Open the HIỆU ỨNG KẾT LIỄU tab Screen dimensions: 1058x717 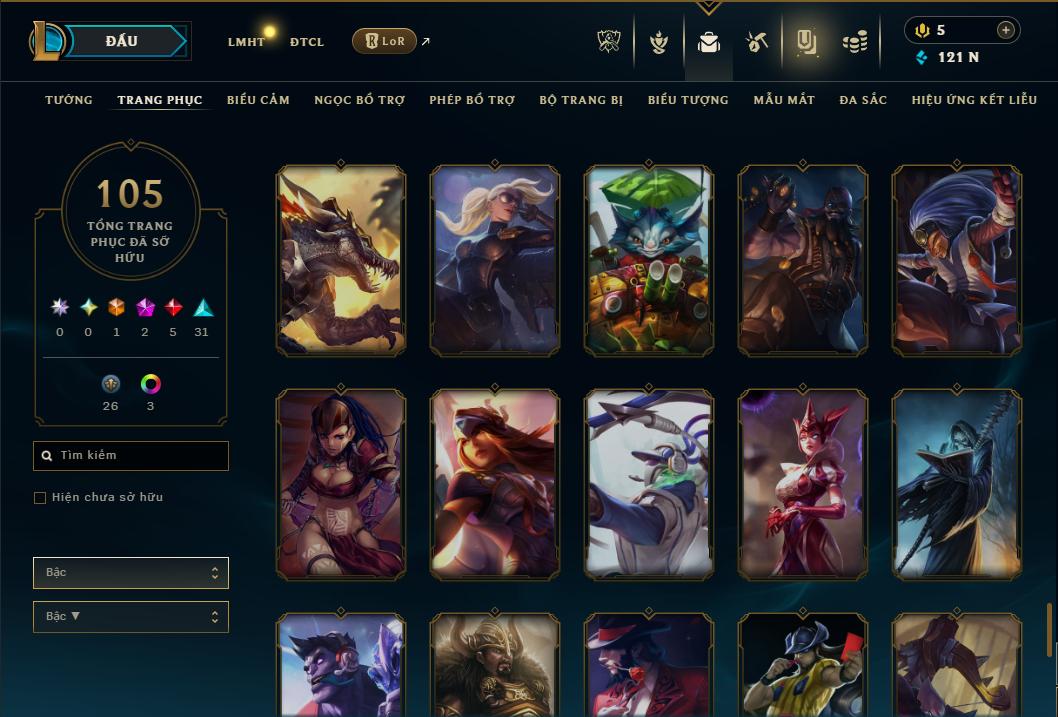974,100
